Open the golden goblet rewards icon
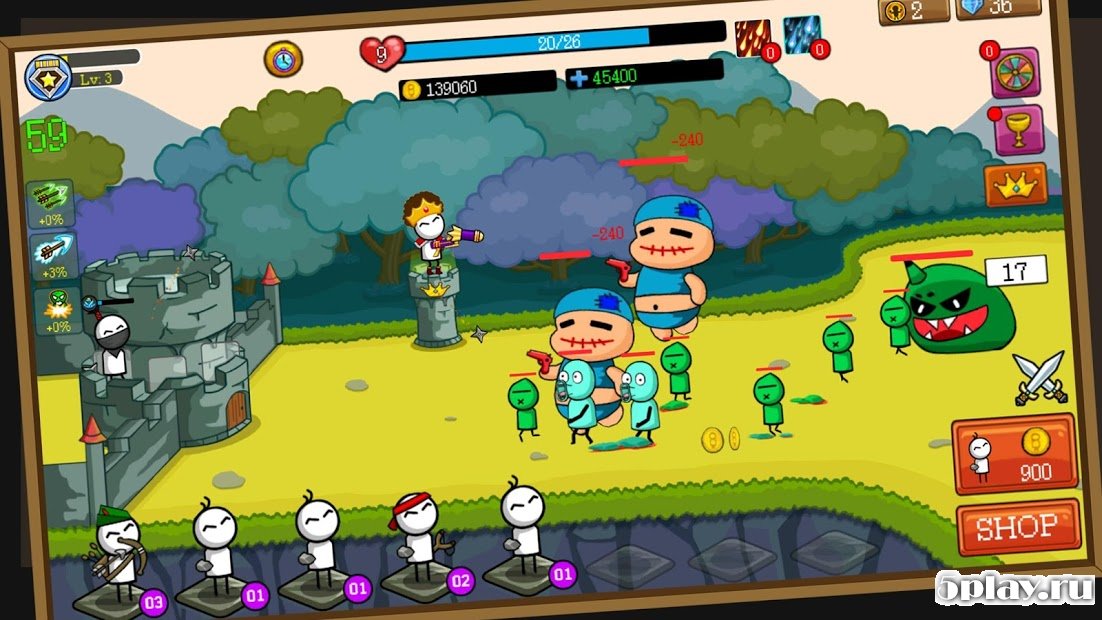The width and height of the screenshot is (1102, 620). [x=1018, y=131]
